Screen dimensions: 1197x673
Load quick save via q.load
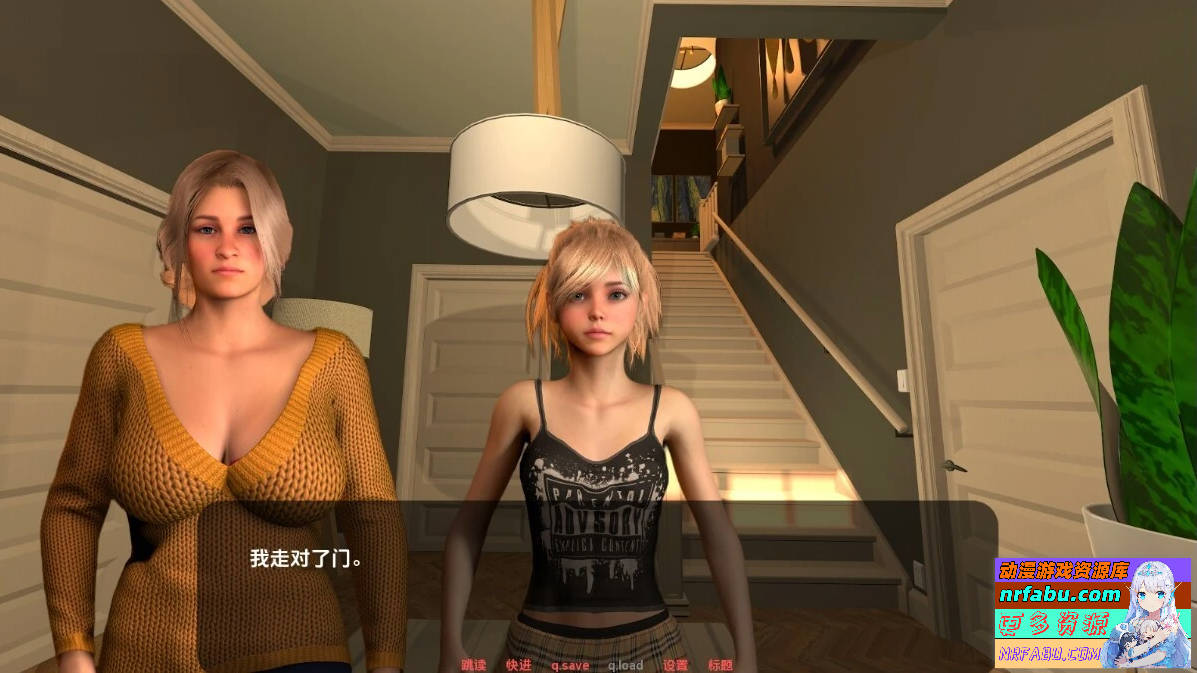[x=625, y=665]
